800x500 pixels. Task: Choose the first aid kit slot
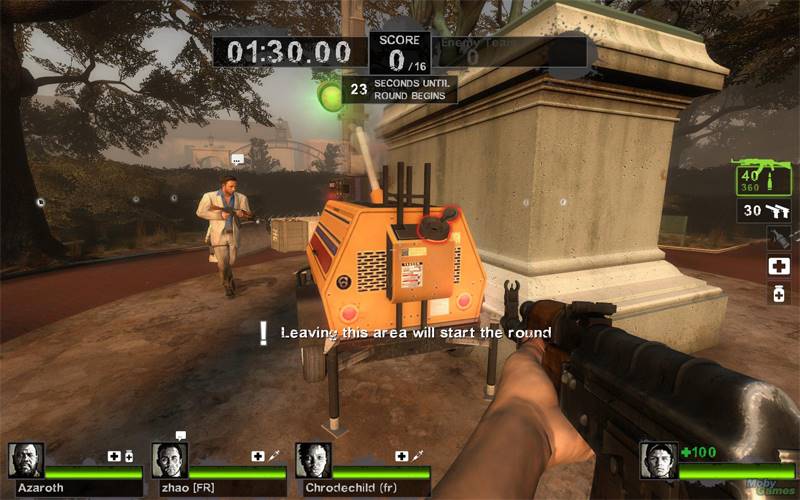coord(778,266)
